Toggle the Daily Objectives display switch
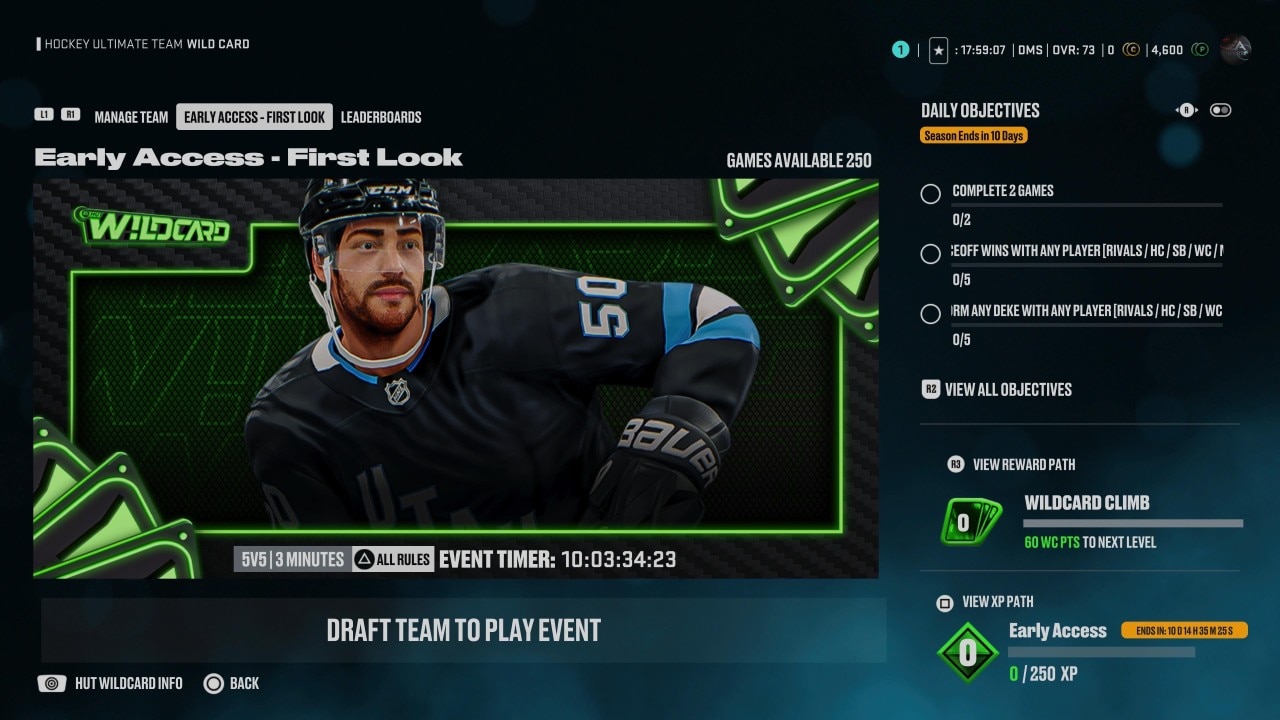Viewport: 1280px width, 720px height. [1220, 110]
